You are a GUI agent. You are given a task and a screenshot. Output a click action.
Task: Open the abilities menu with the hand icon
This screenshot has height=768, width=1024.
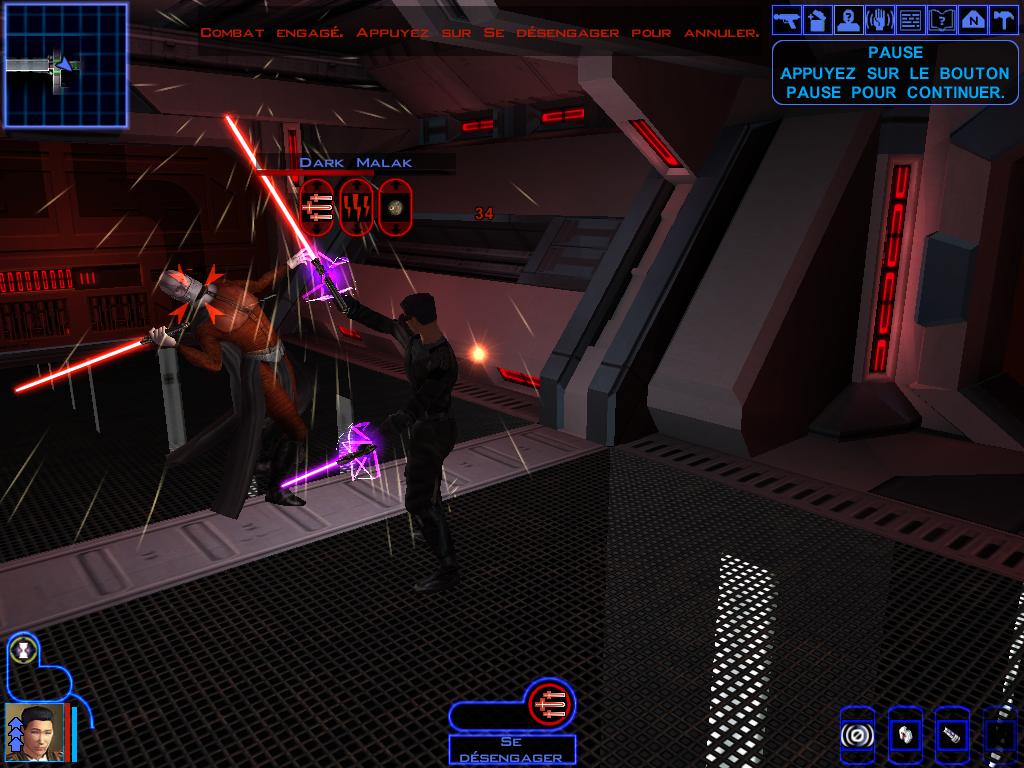(879, 19)
